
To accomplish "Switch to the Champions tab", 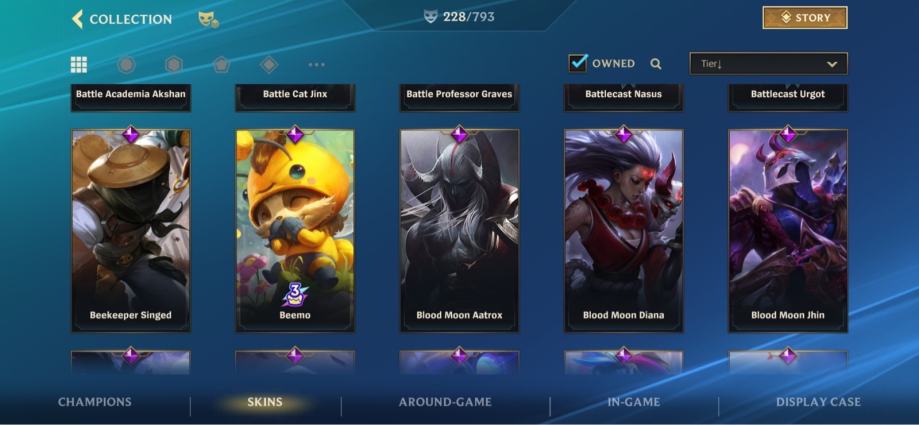I will click(95, 402).
